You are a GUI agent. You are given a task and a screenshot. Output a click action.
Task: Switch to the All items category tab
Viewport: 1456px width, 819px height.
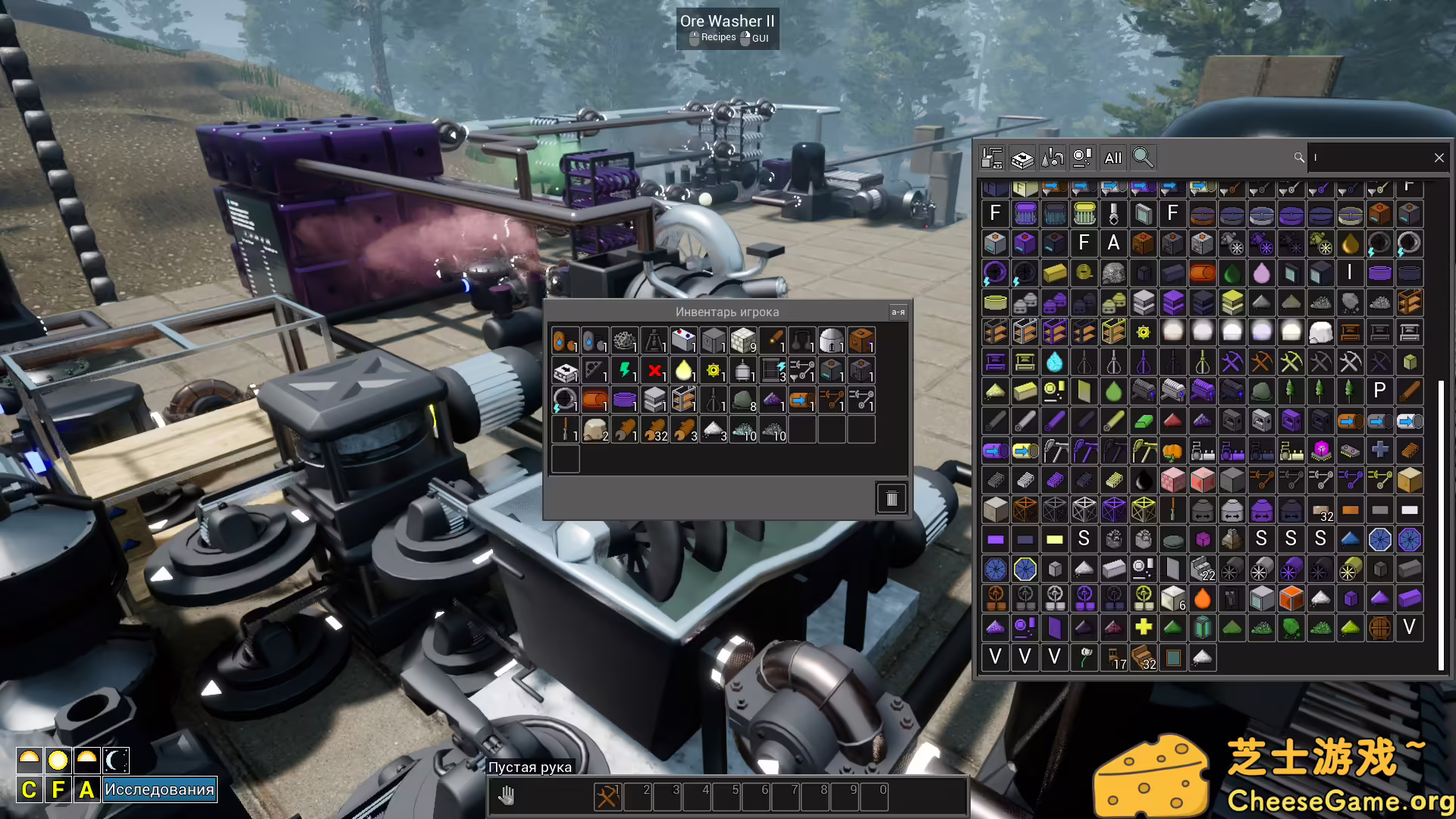[x=1112, y=158]
